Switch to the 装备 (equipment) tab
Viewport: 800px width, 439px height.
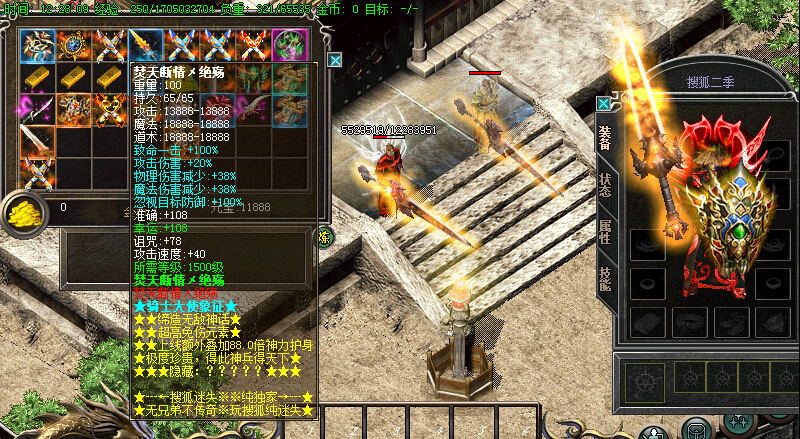coord(606,136)
